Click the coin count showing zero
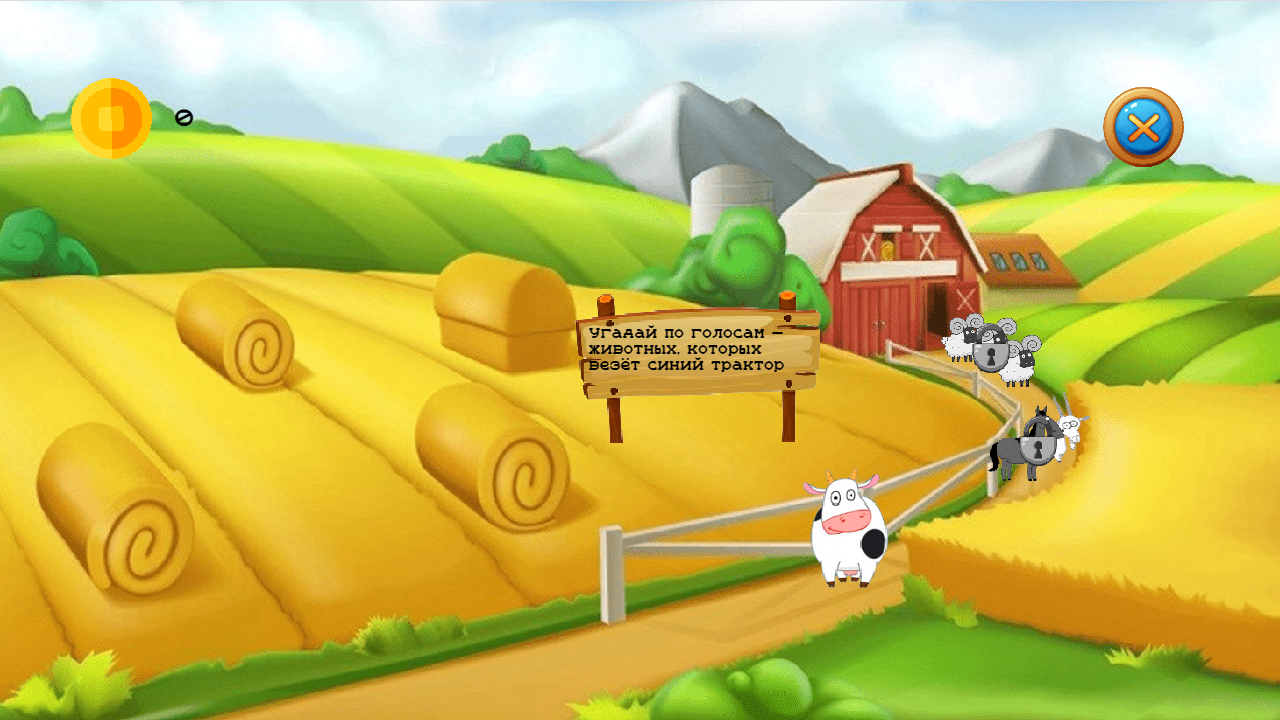This screenshot has height=720, width=1280. click(182, 117)
